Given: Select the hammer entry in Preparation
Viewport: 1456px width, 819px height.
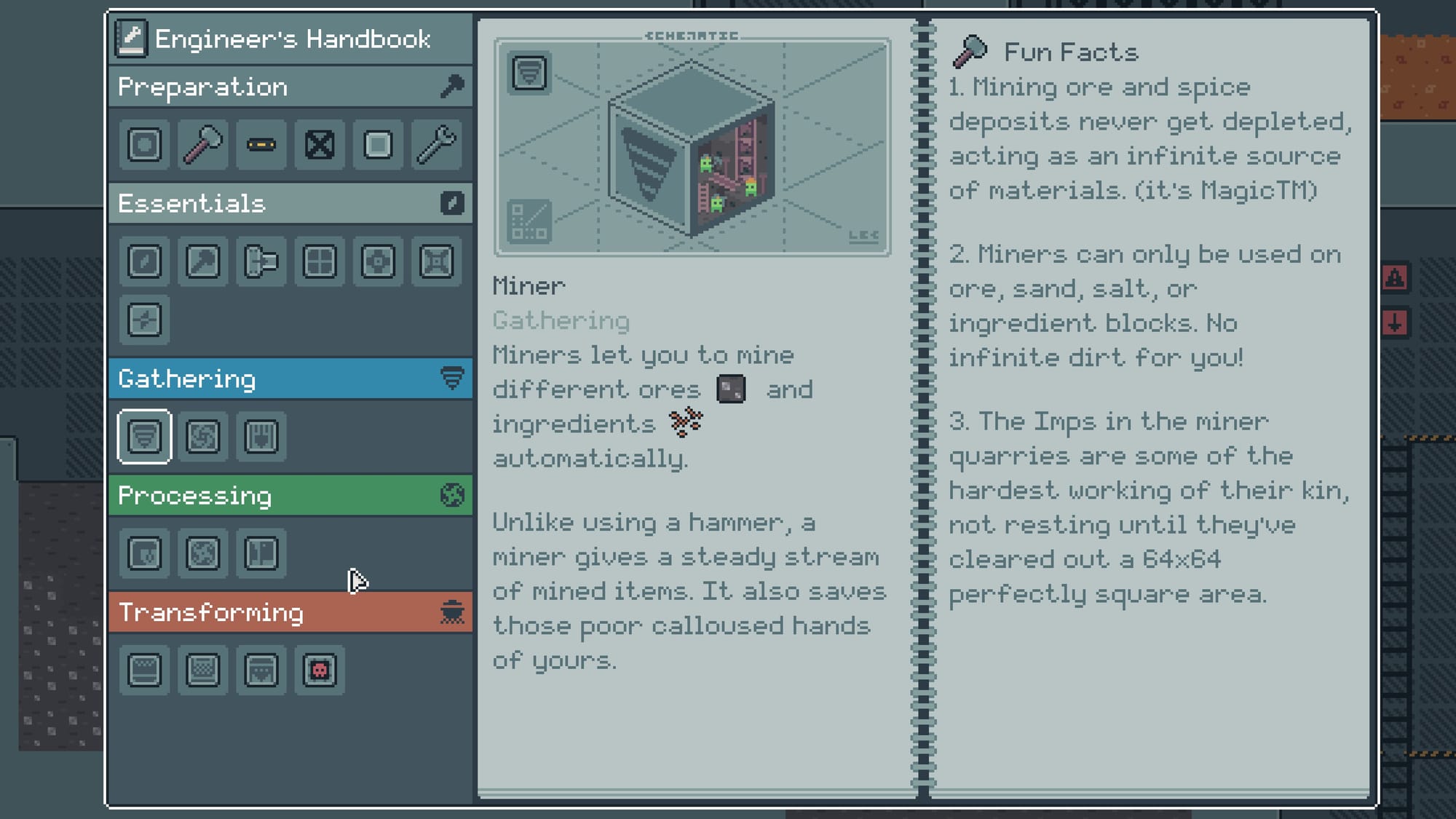Looking at the screenshot, I should pyautogui.click(x=203, y=145).
